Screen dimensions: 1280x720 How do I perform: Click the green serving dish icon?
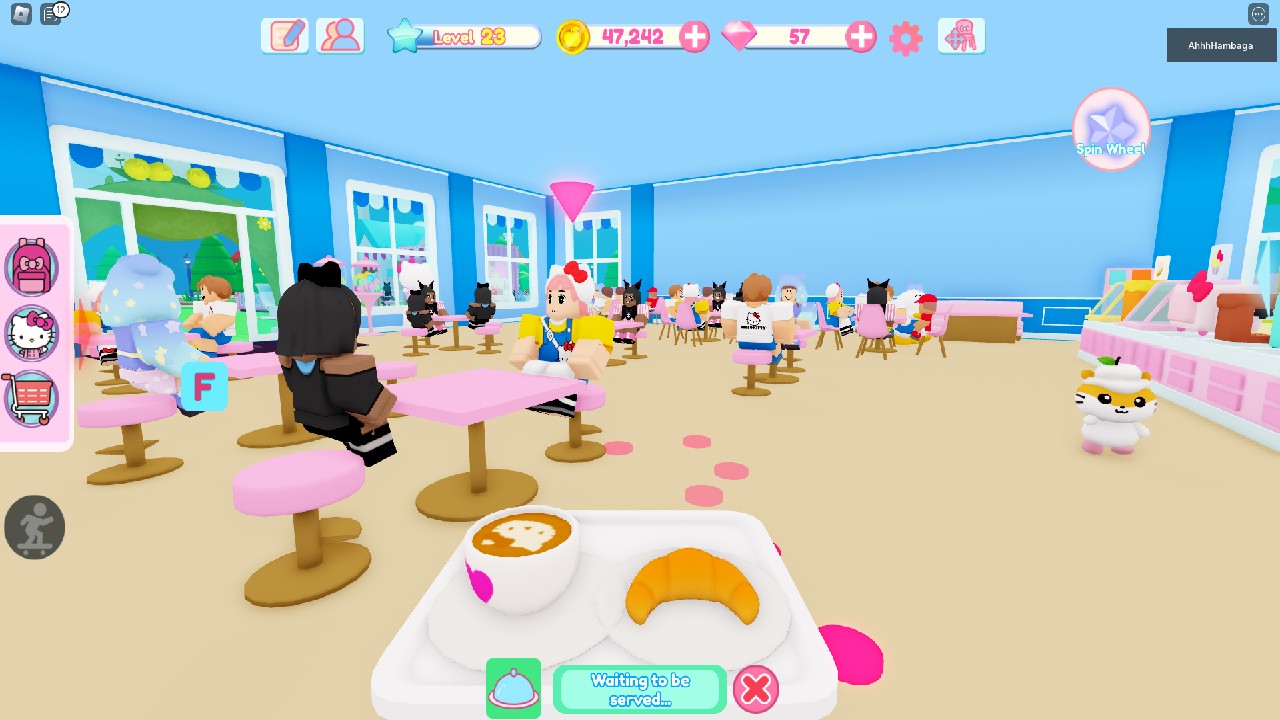[x=513, y=689]
